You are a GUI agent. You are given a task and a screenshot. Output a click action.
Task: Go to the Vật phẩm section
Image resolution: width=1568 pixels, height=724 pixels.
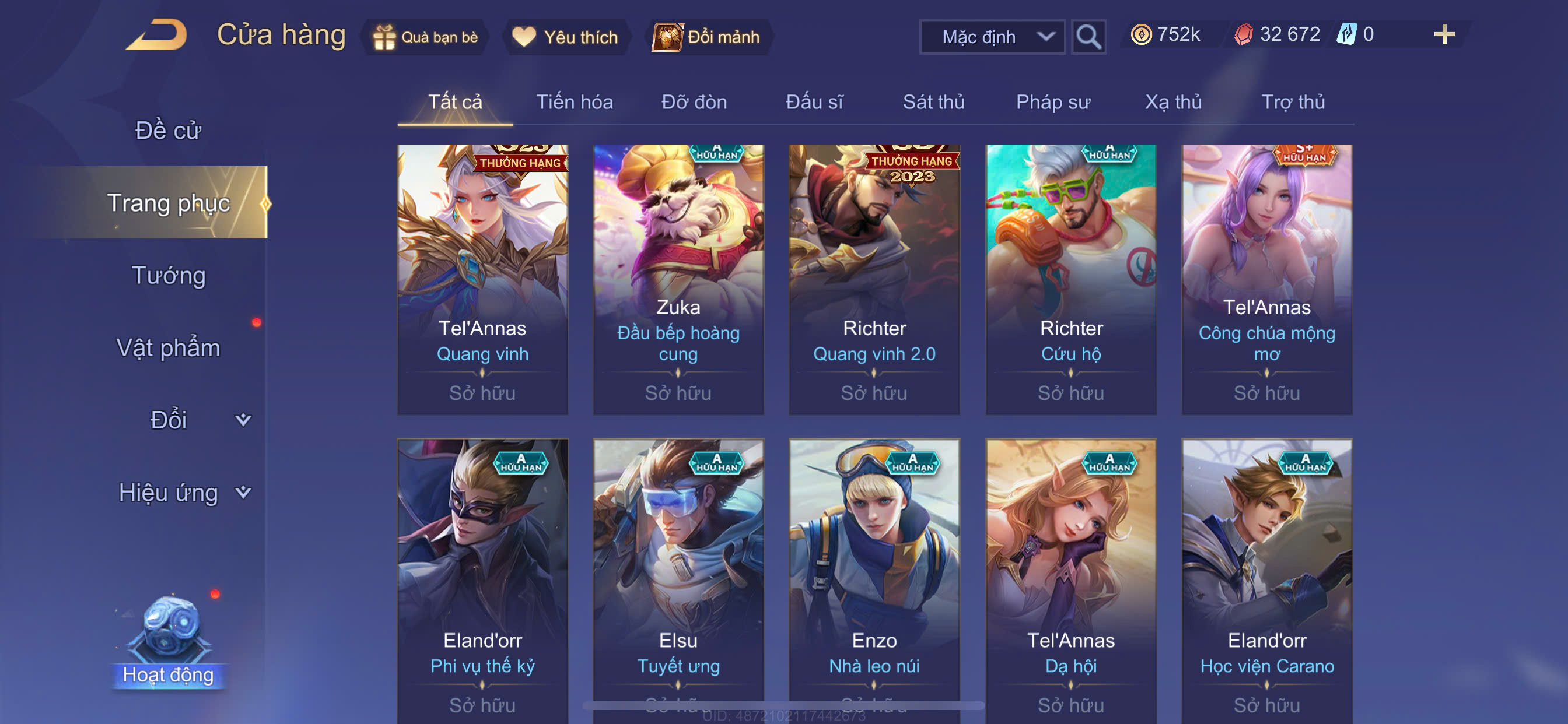click(168, 347)
